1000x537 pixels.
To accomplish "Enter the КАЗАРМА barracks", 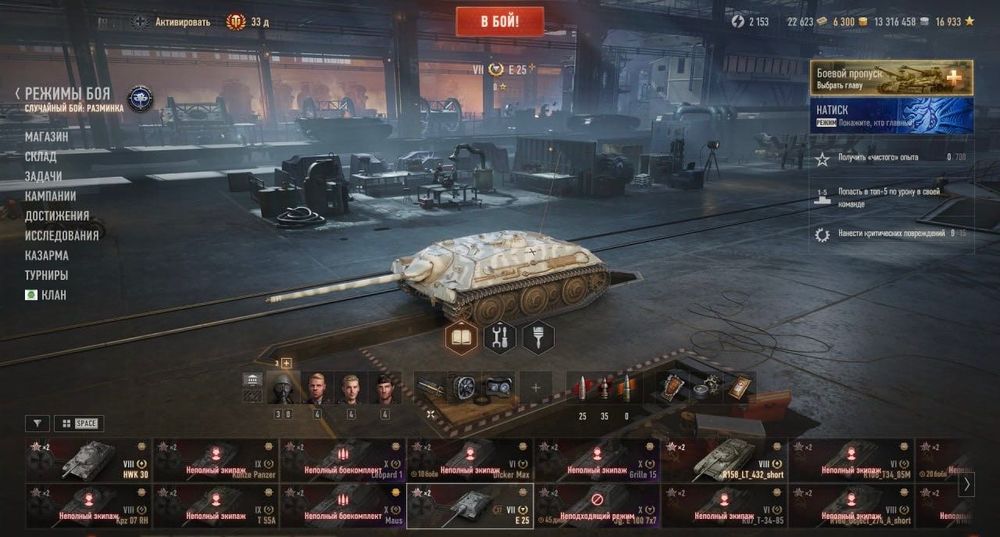I will (x=47, y=255).
